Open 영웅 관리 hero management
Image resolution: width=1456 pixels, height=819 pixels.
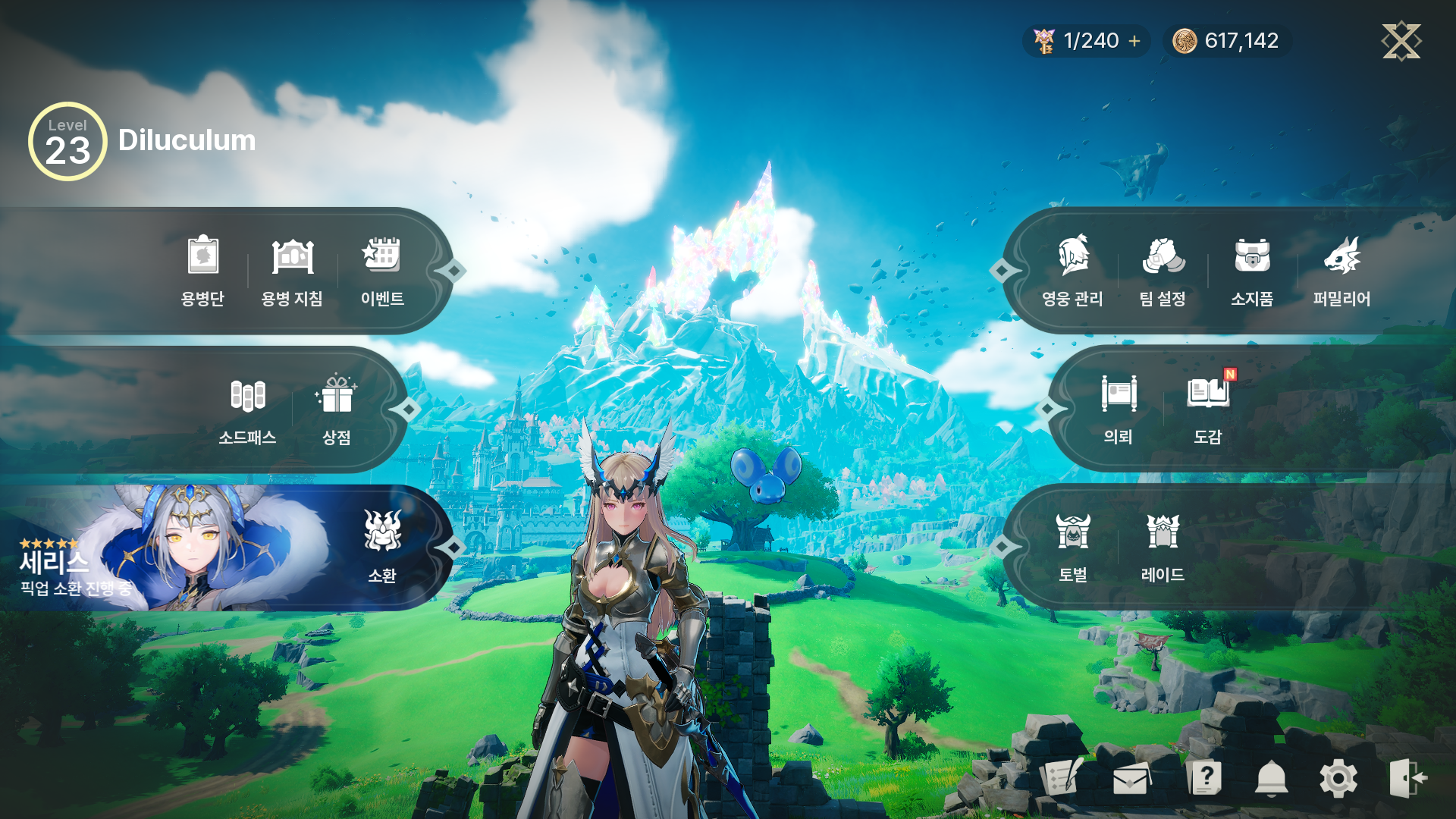1072,271
